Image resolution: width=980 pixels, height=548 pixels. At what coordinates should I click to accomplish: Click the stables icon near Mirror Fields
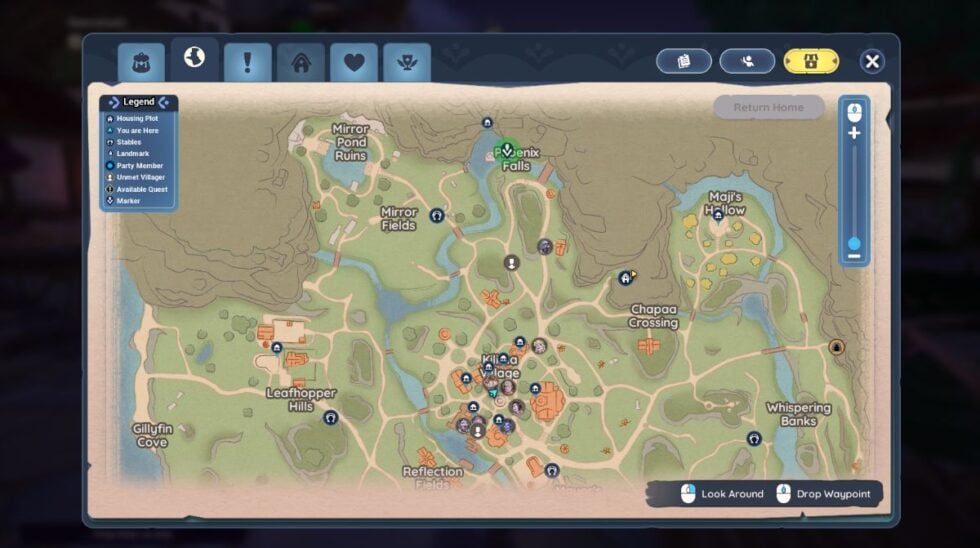tap(436, 215)
